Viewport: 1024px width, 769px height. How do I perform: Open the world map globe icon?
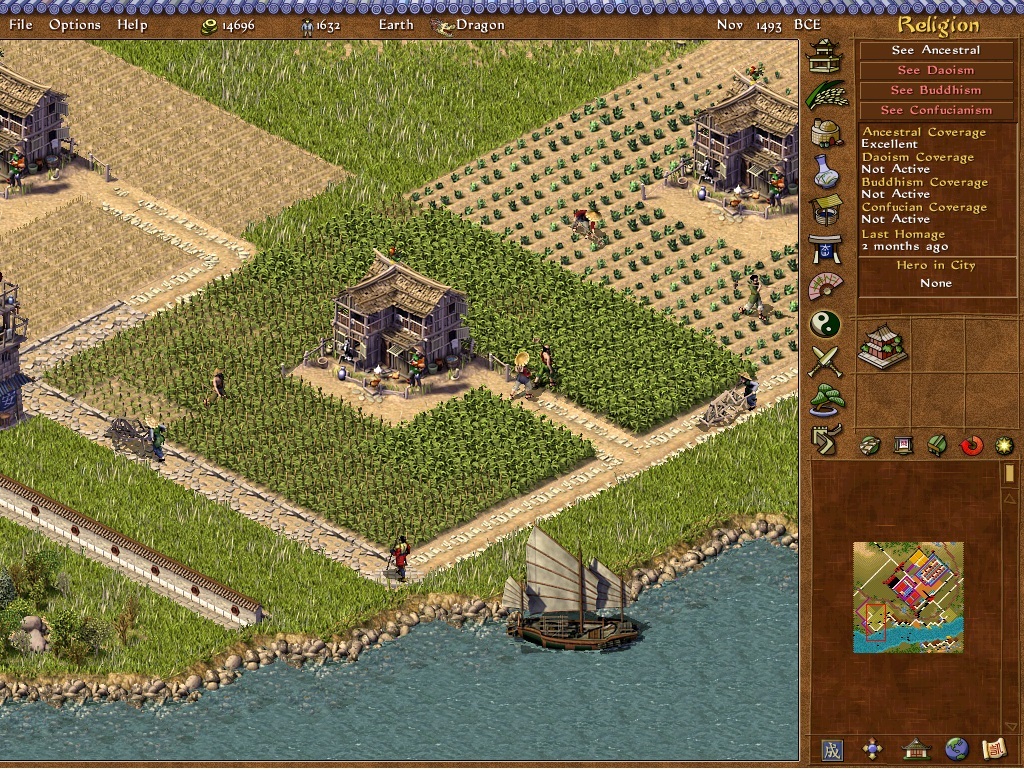[x=956, y=748]
